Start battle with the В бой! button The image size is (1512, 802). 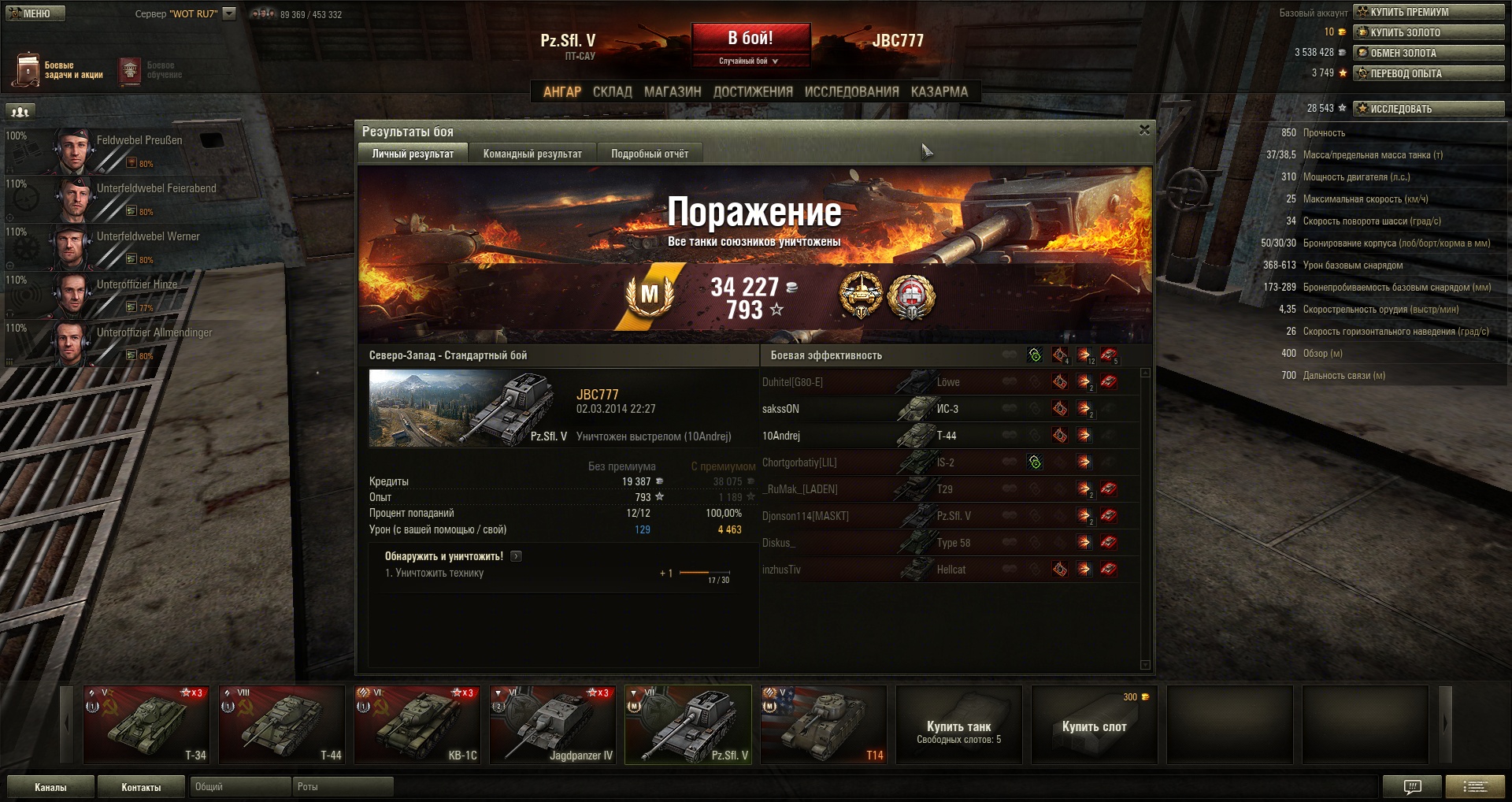pos(750,38)
